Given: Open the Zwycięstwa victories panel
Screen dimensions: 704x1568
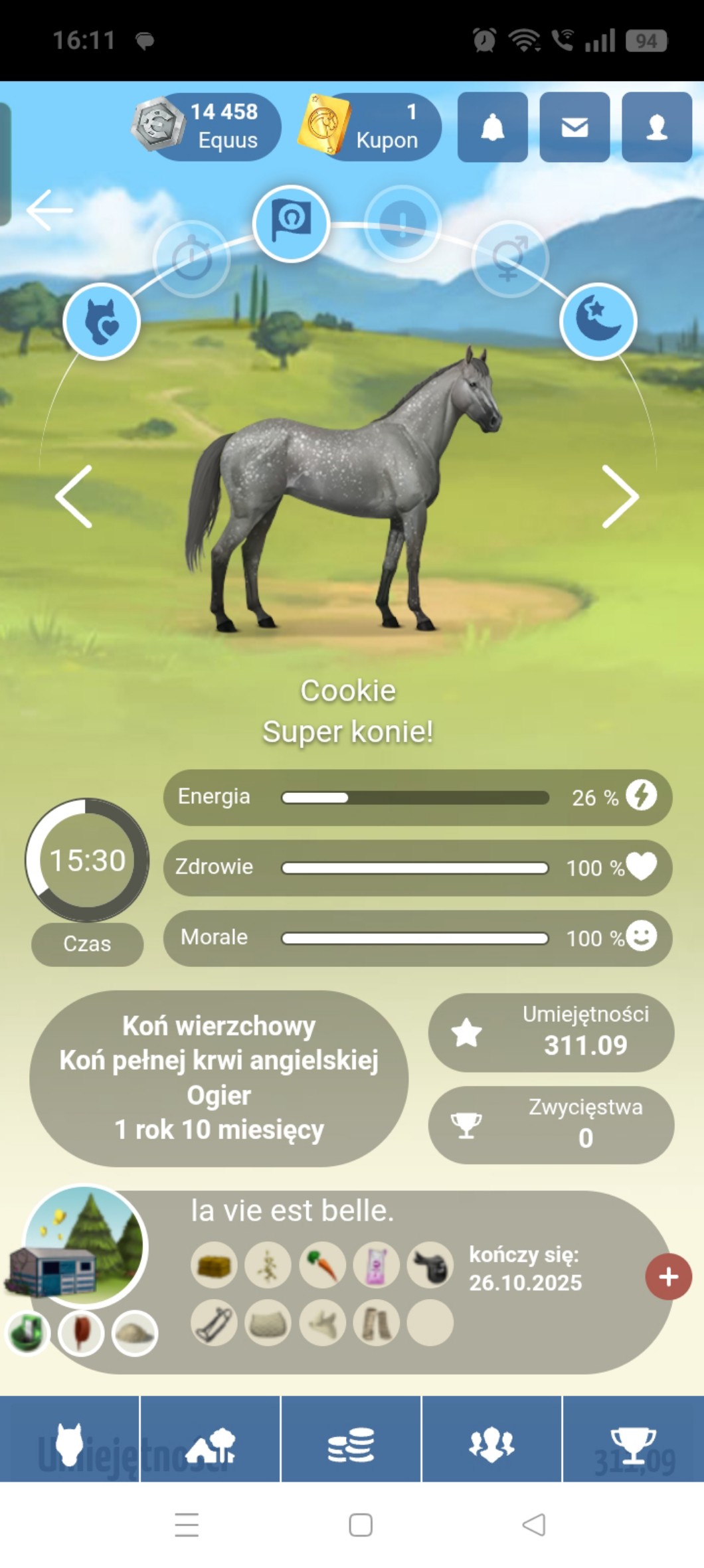Looking at the screenshot, I should pos(551,1124).
